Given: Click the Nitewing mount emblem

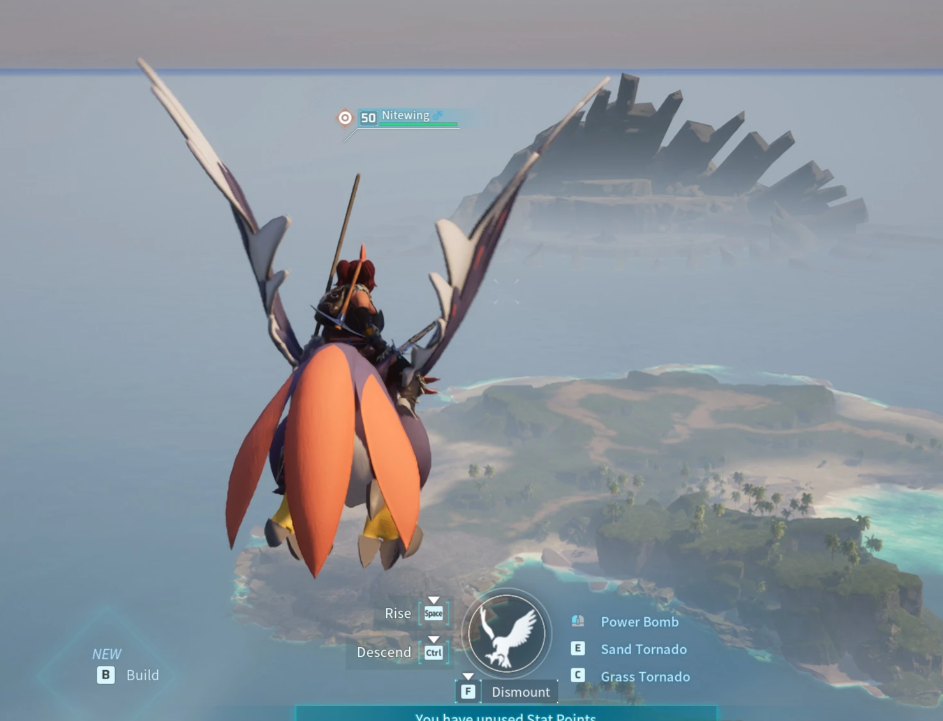Looking at the screenshot, I should click(506, 634).
